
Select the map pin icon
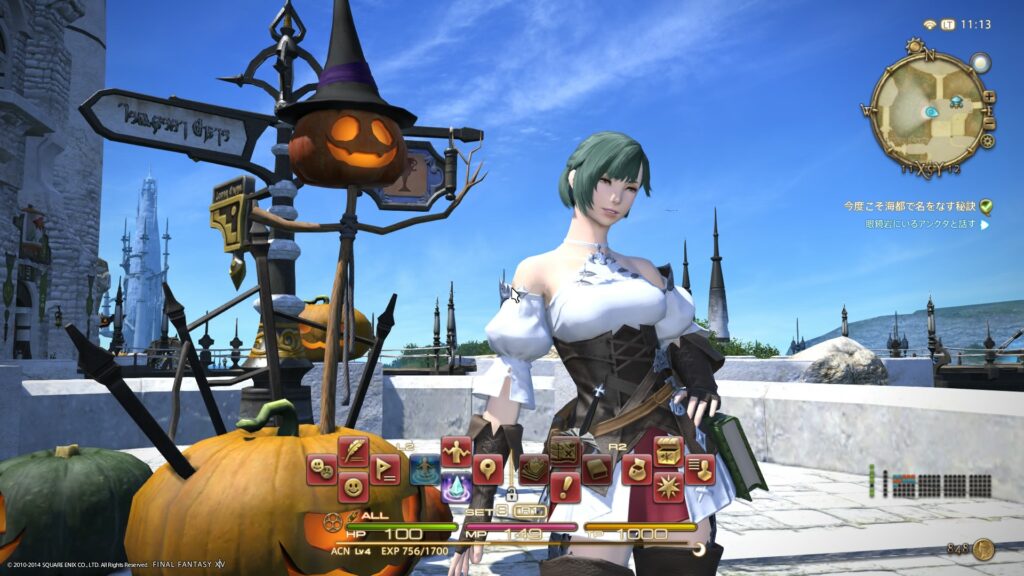click(x=488, y=469)
